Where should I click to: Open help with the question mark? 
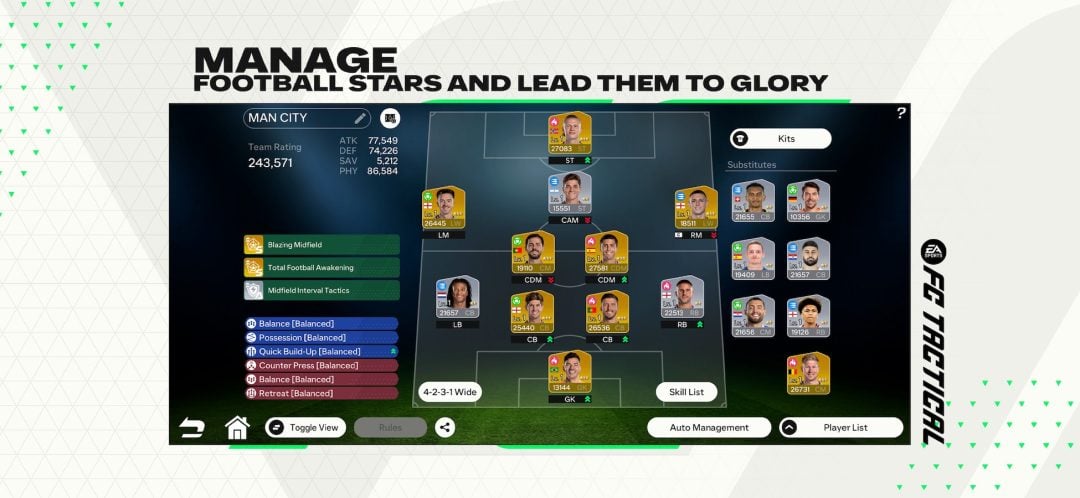(x=901, y=113)
